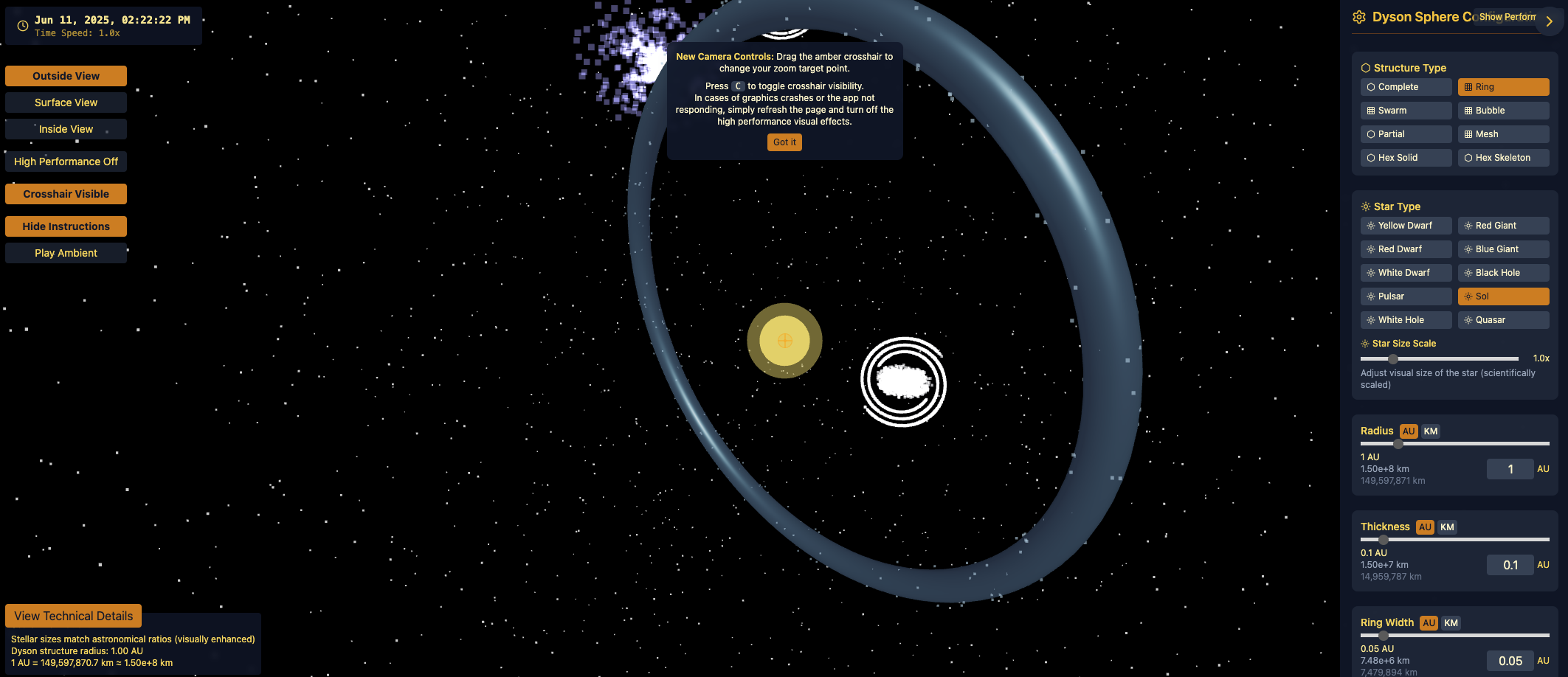Toggle High Performance Off
Image resolution: width=1568 pixels, height=677 pixels.
66,161
